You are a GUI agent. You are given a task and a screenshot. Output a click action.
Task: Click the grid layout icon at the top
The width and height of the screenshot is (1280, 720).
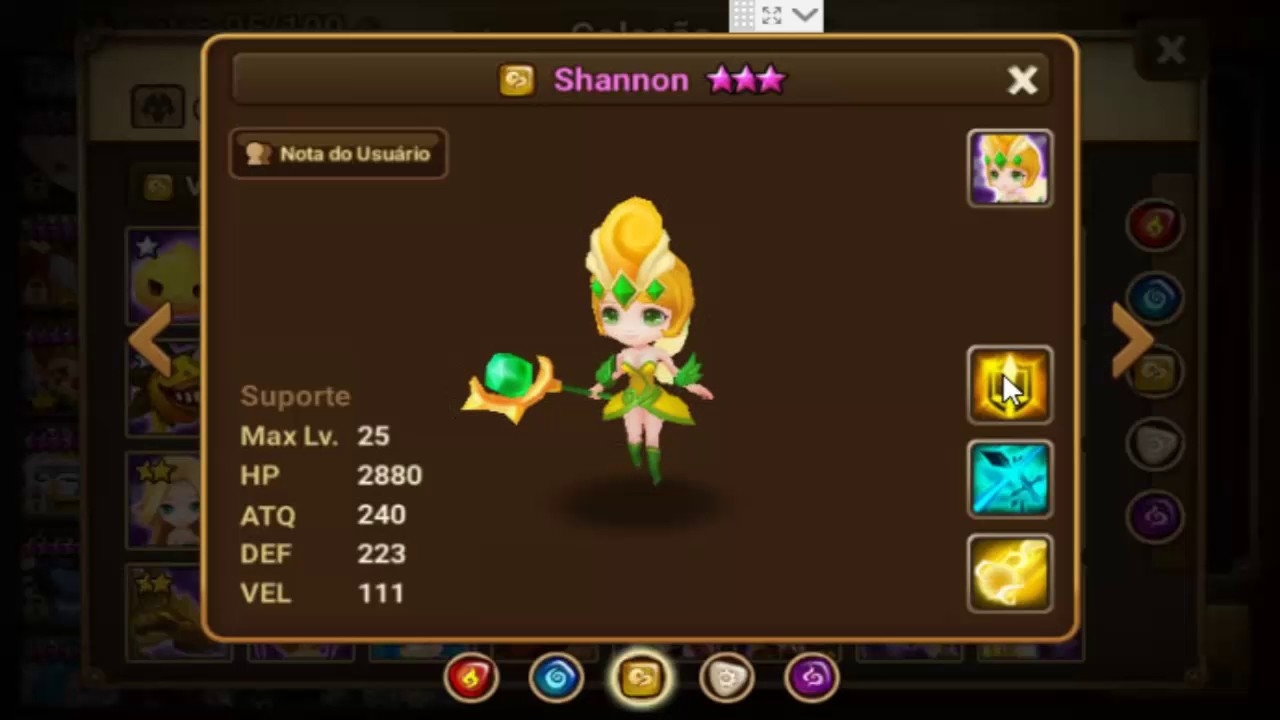pyautogui.click(x=744, y=14)
